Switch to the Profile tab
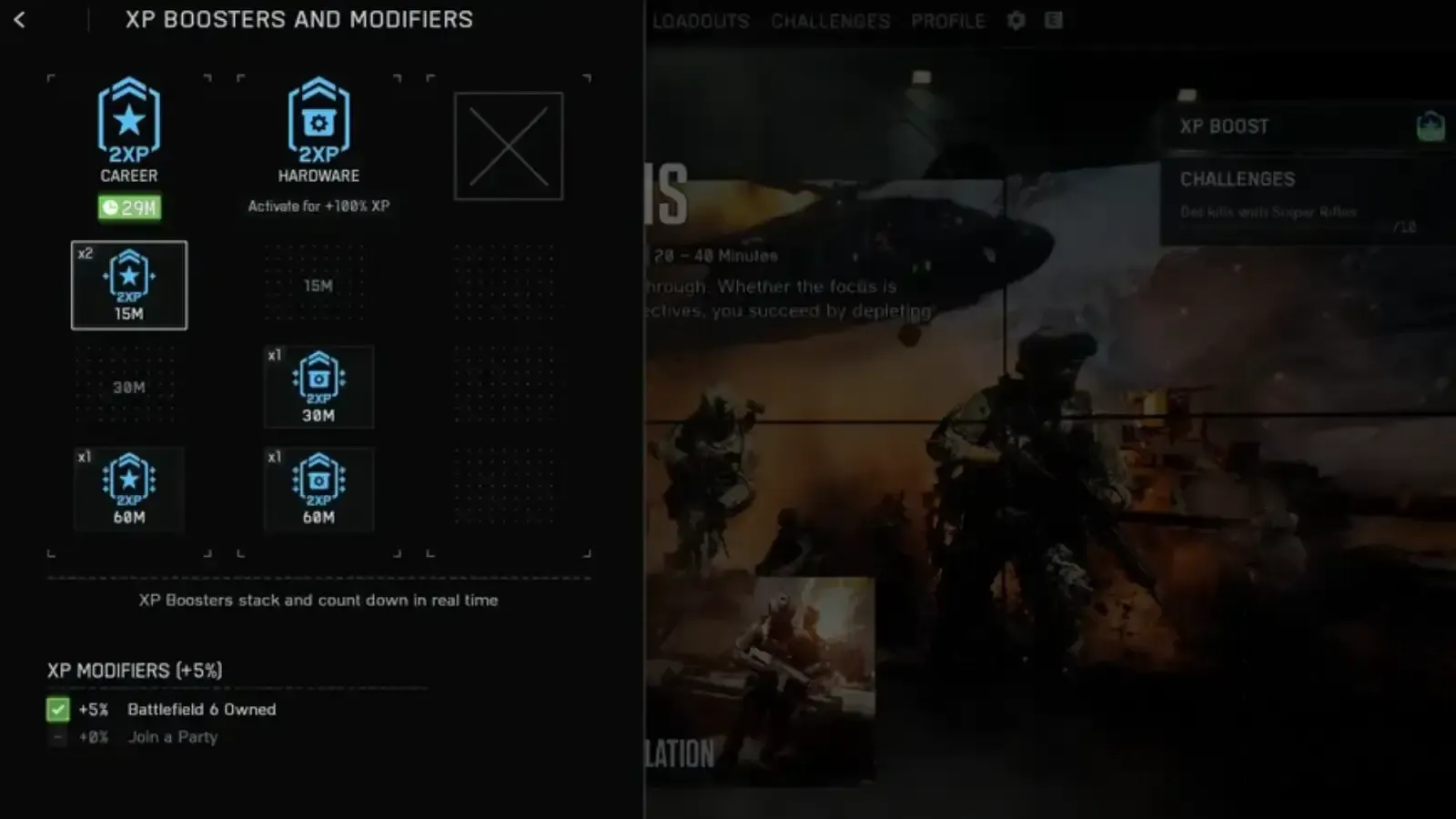This screenshot has width=1456, height=819. [x=947, y=20]
